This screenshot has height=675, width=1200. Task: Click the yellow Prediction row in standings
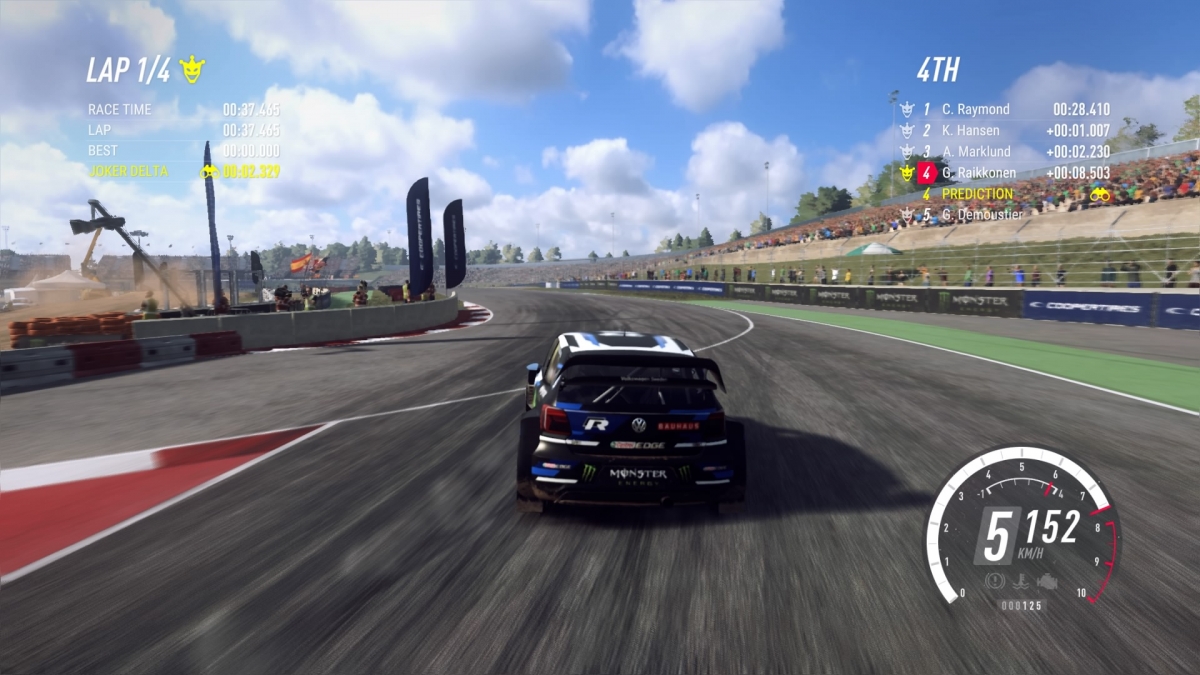coord(977,194)
